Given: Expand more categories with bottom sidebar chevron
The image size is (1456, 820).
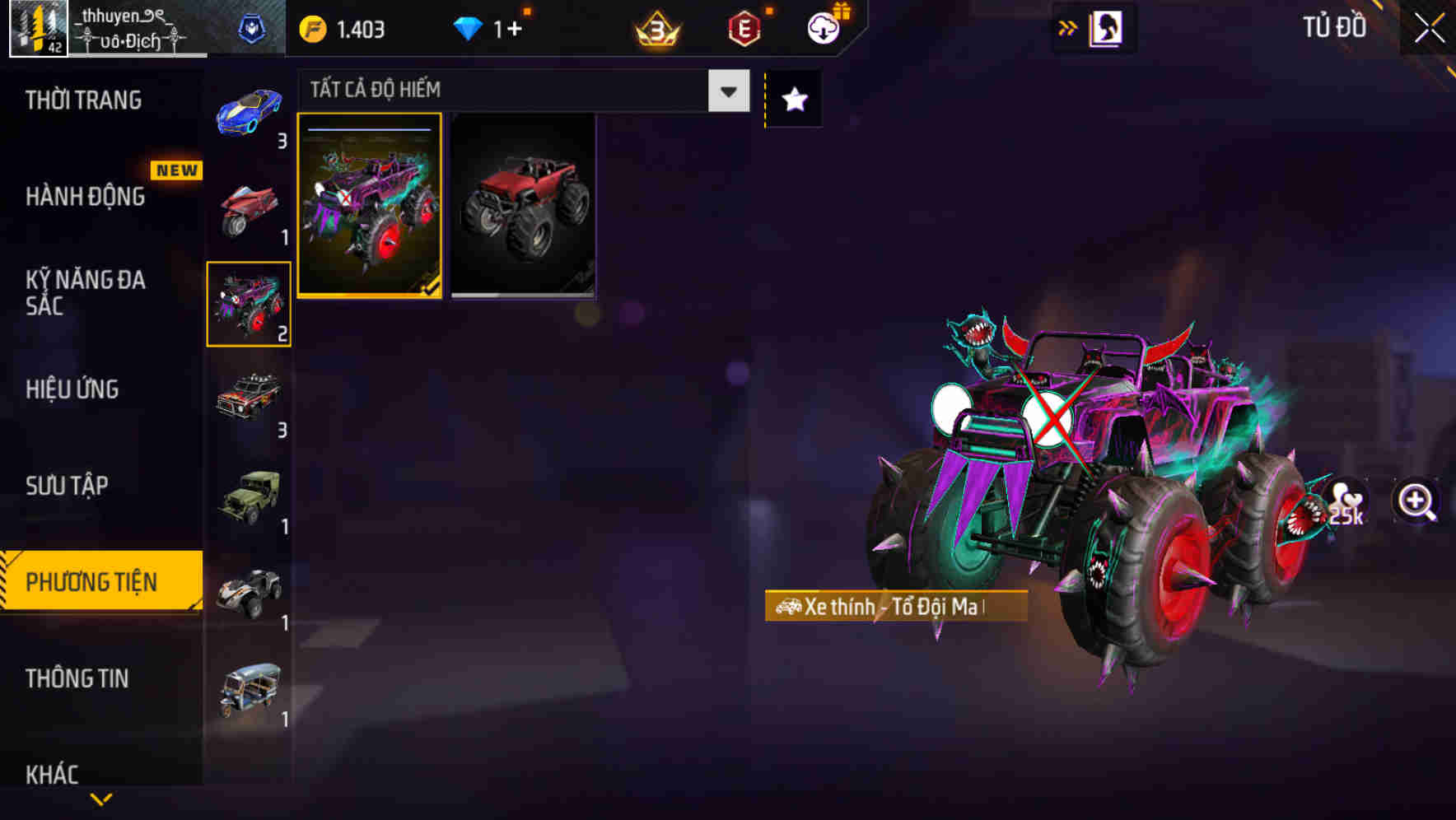Looking at the screenshot, I should [101, 800].
